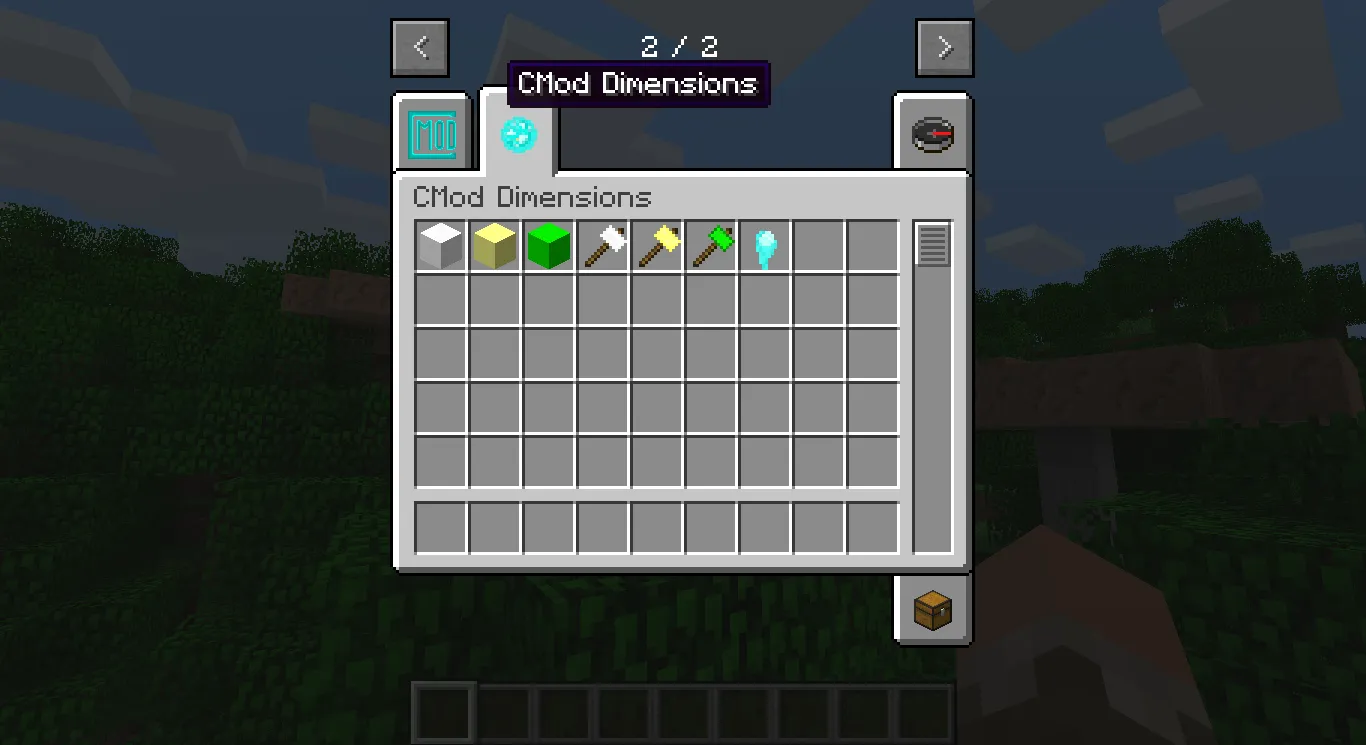Select the green hammer tool
This screenshot has width=1366, height=745.
click(710, 245)
